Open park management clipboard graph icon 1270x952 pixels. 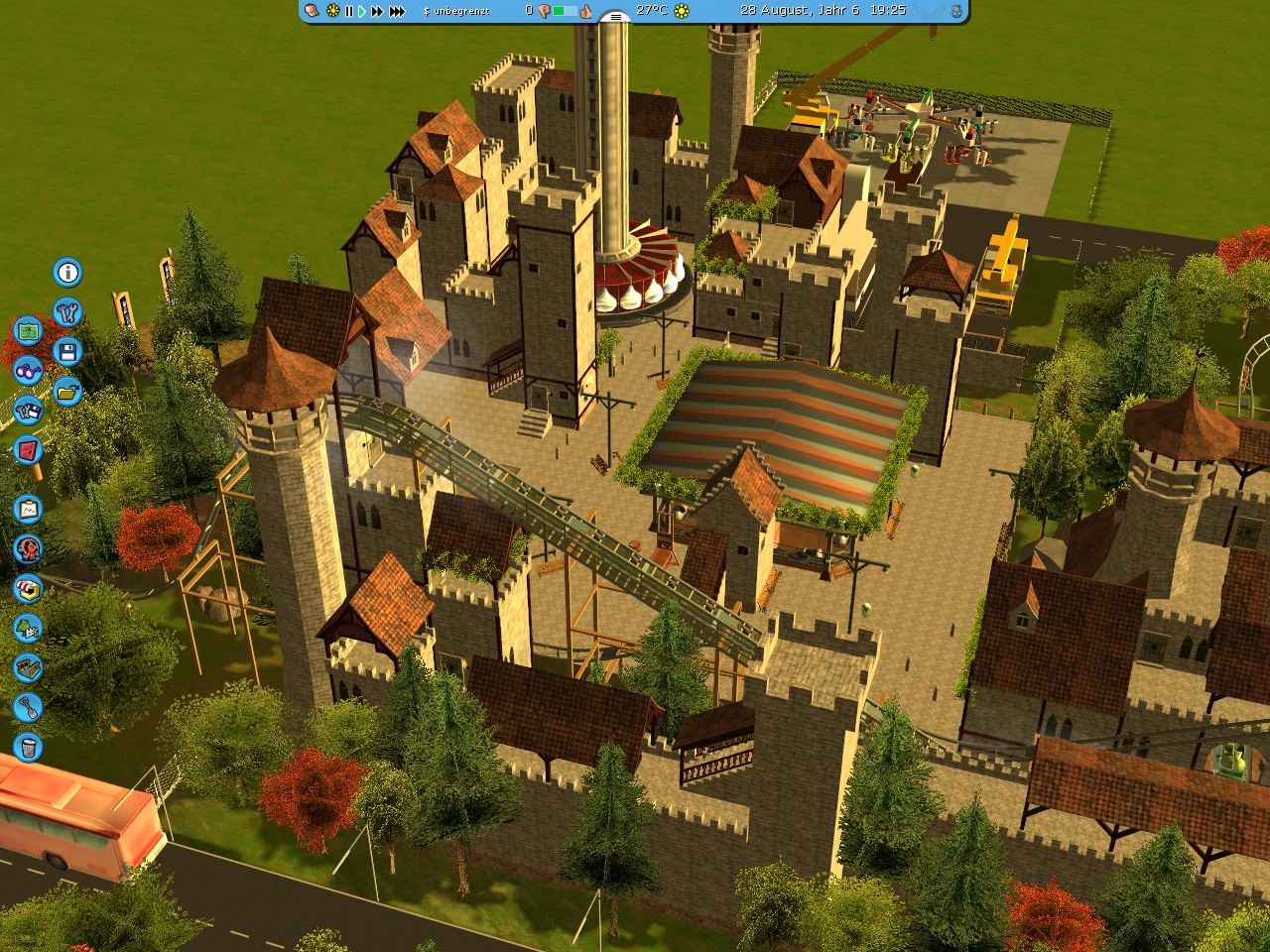point(28,509)
